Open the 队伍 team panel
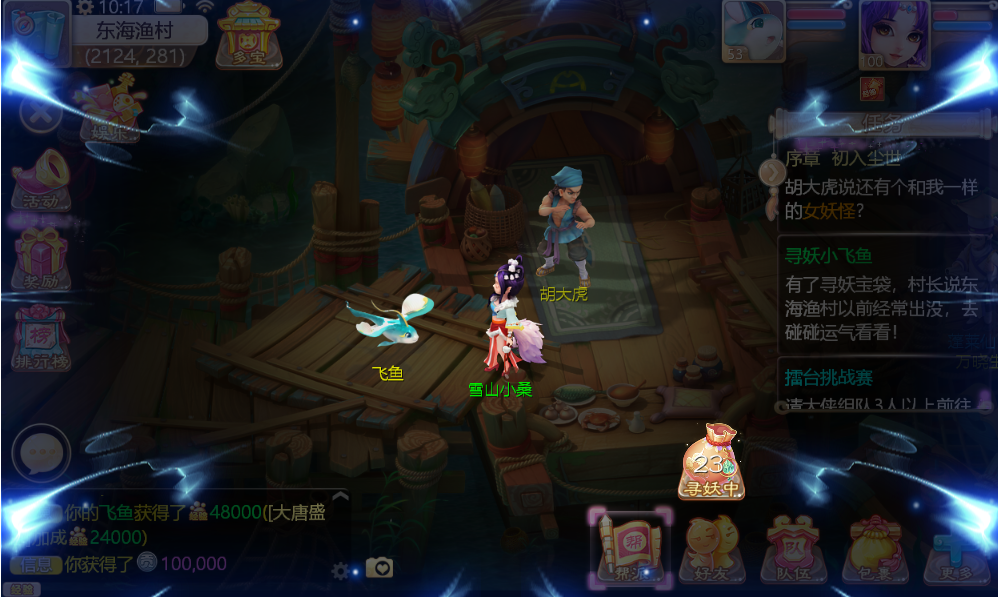This screenshot has width=998, height=597. click(x=792, y=548)
